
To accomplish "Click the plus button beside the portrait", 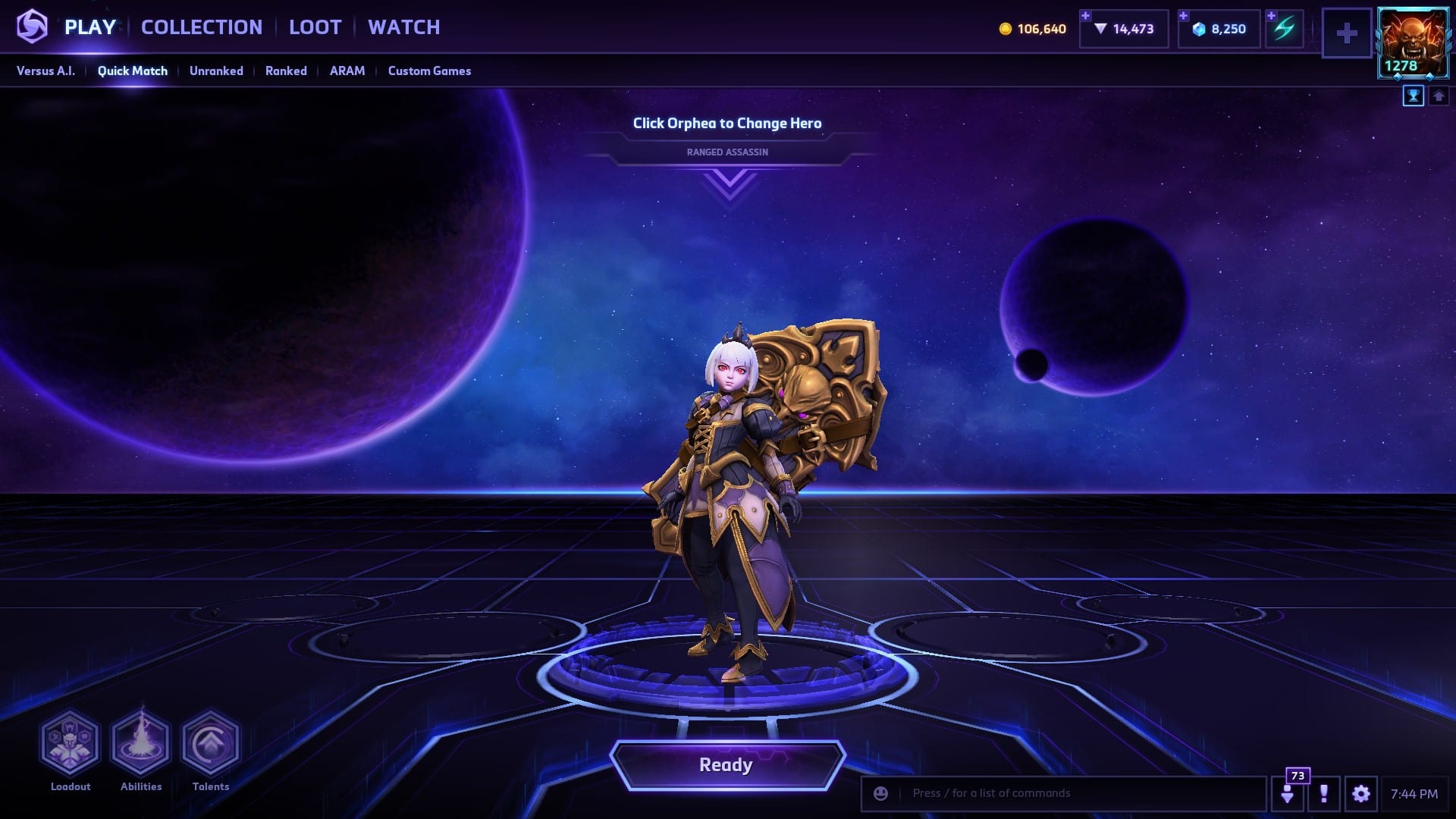I will pos(1347,33).
